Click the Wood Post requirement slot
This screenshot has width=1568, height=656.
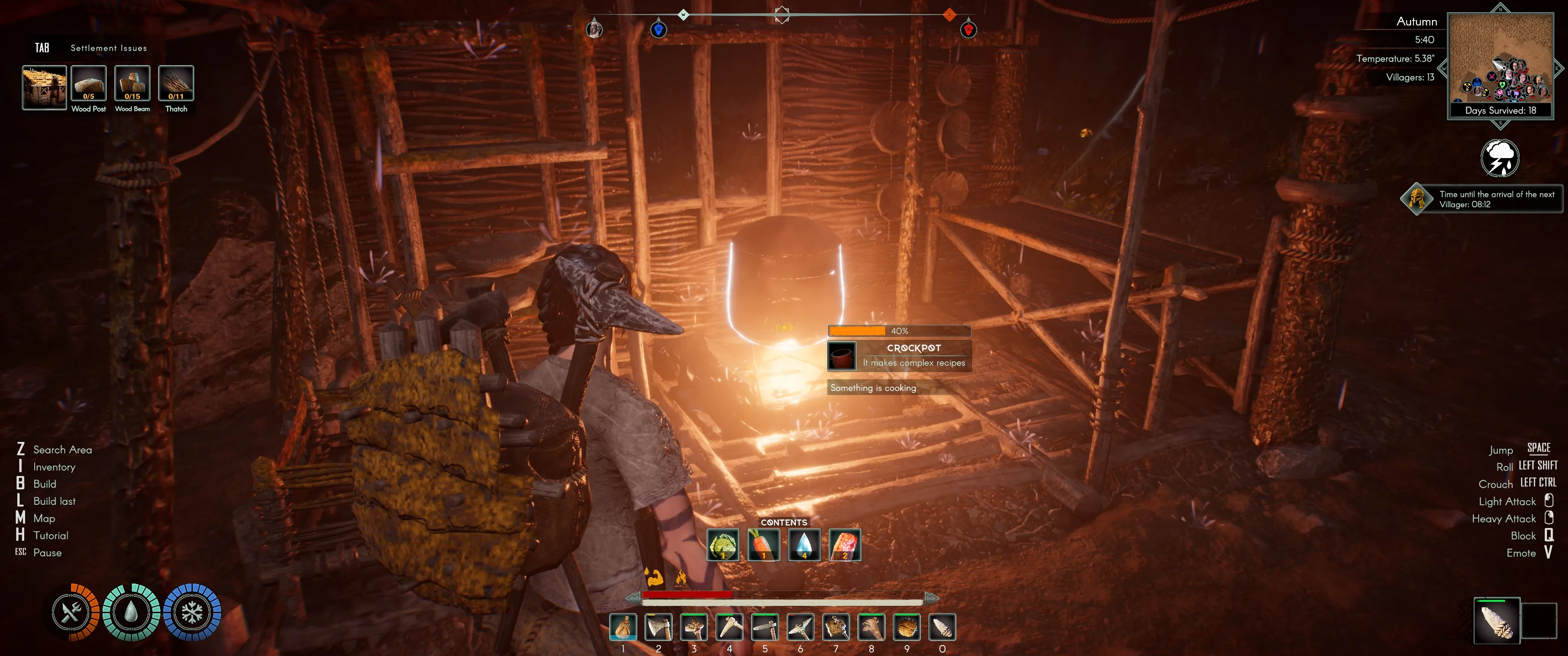coord(88,83)
